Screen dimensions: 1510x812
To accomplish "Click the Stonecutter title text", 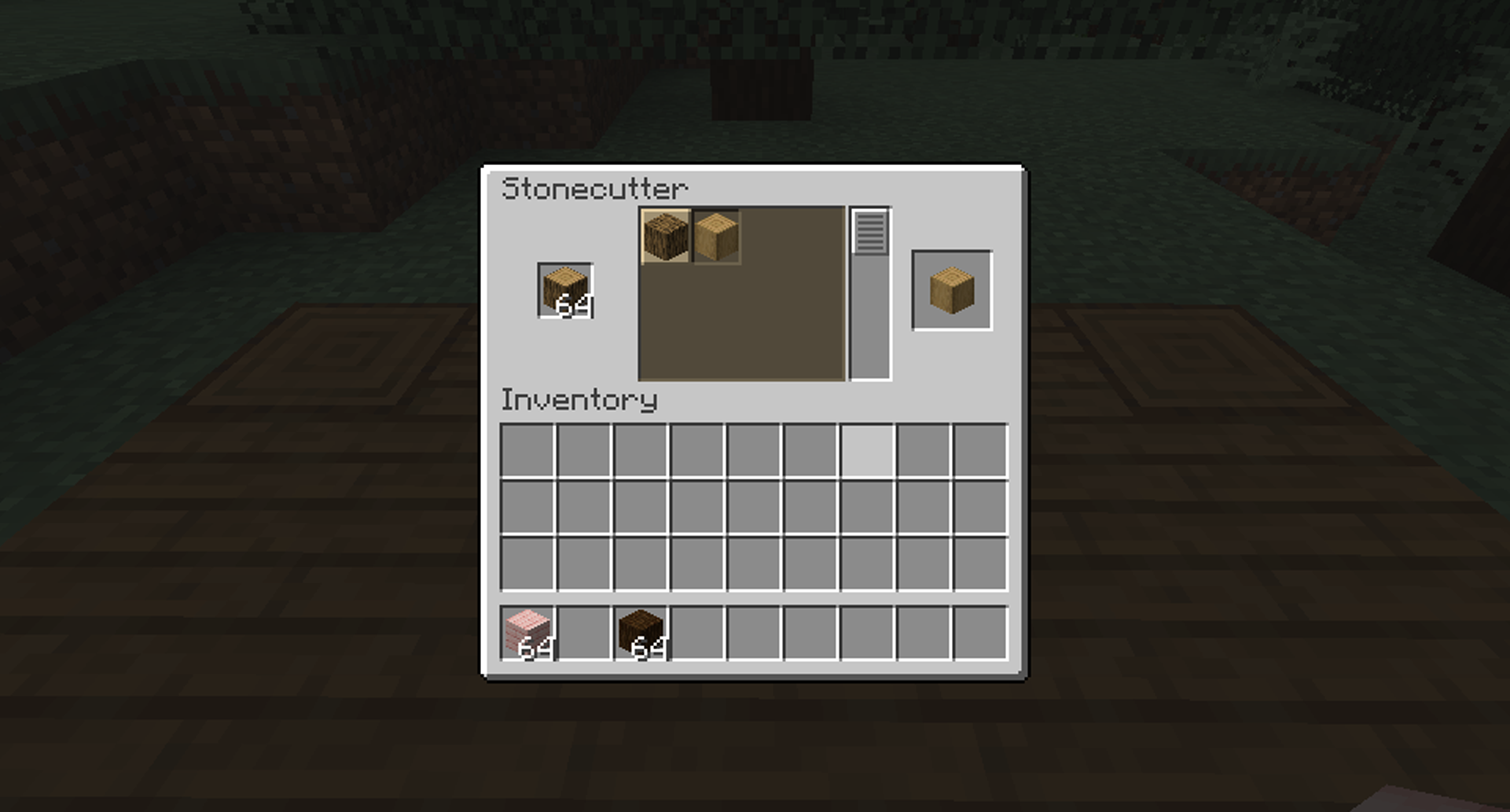I will click(594, 189).
